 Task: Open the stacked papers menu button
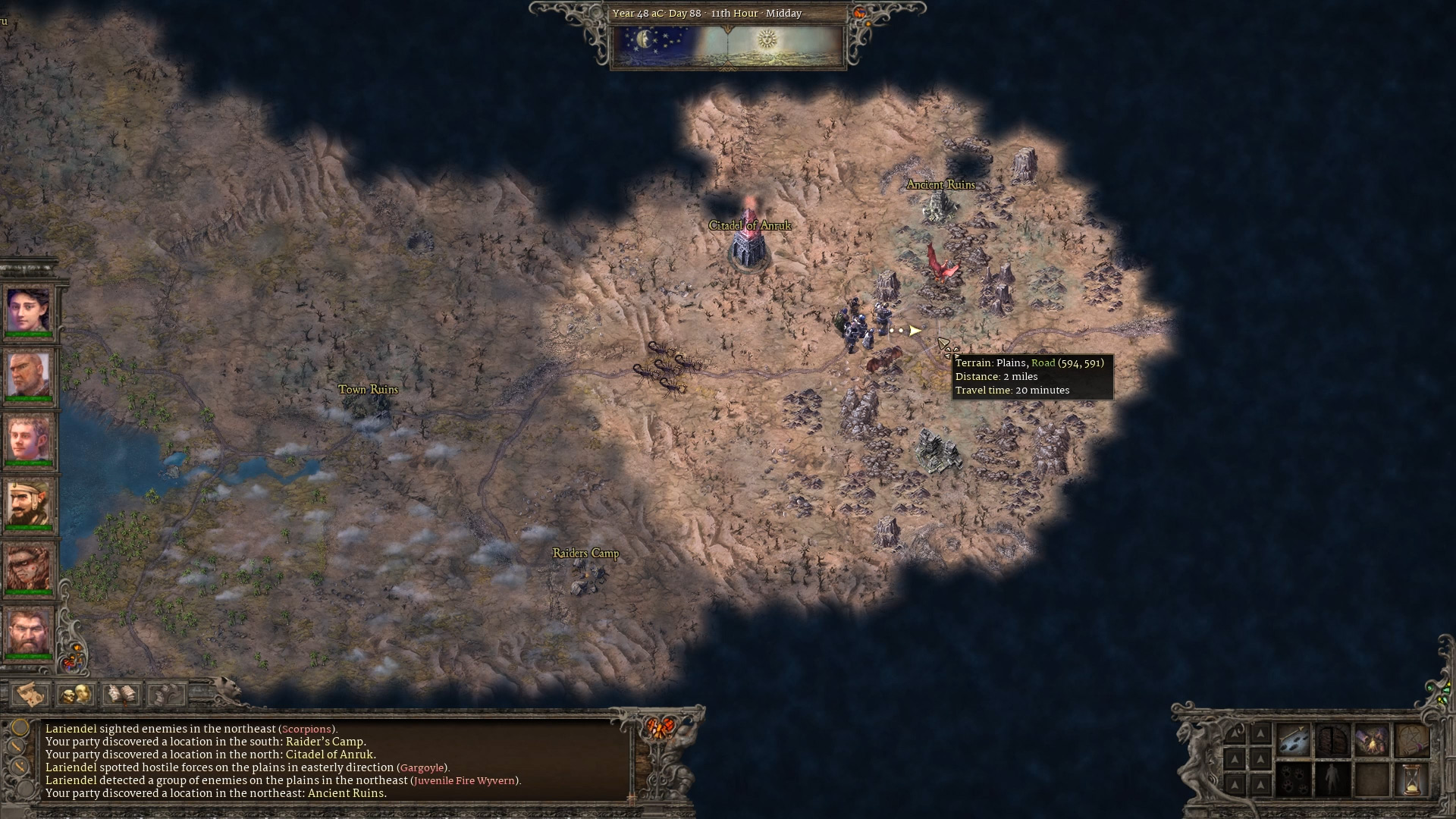[x=165, y=693]
